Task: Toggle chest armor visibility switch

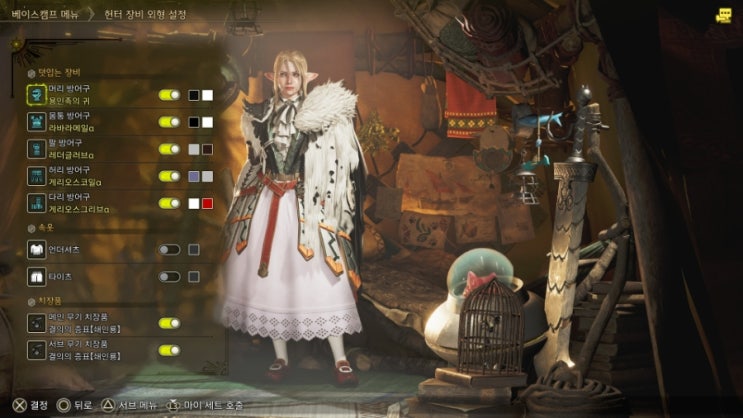Action: (169, 122)
